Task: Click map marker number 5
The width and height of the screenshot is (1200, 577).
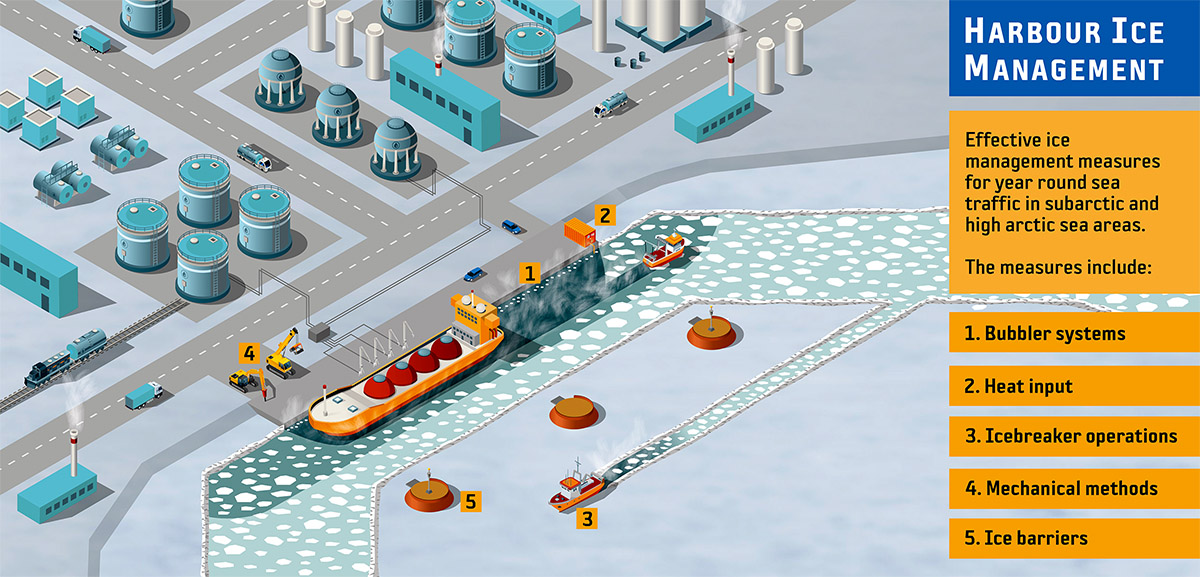Action: click(472, 500)
